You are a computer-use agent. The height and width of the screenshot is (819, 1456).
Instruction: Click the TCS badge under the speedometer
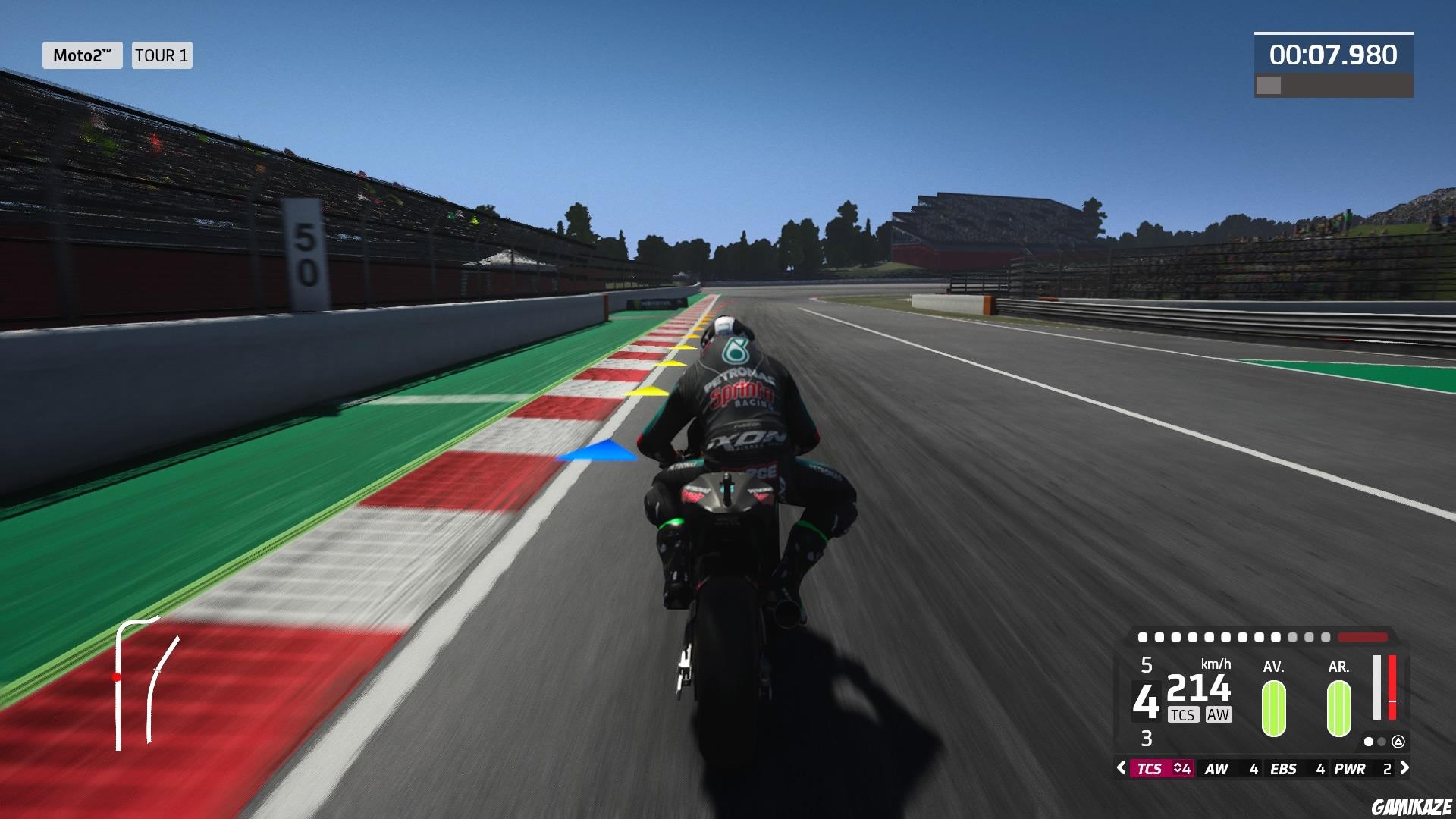point(1184,714)
